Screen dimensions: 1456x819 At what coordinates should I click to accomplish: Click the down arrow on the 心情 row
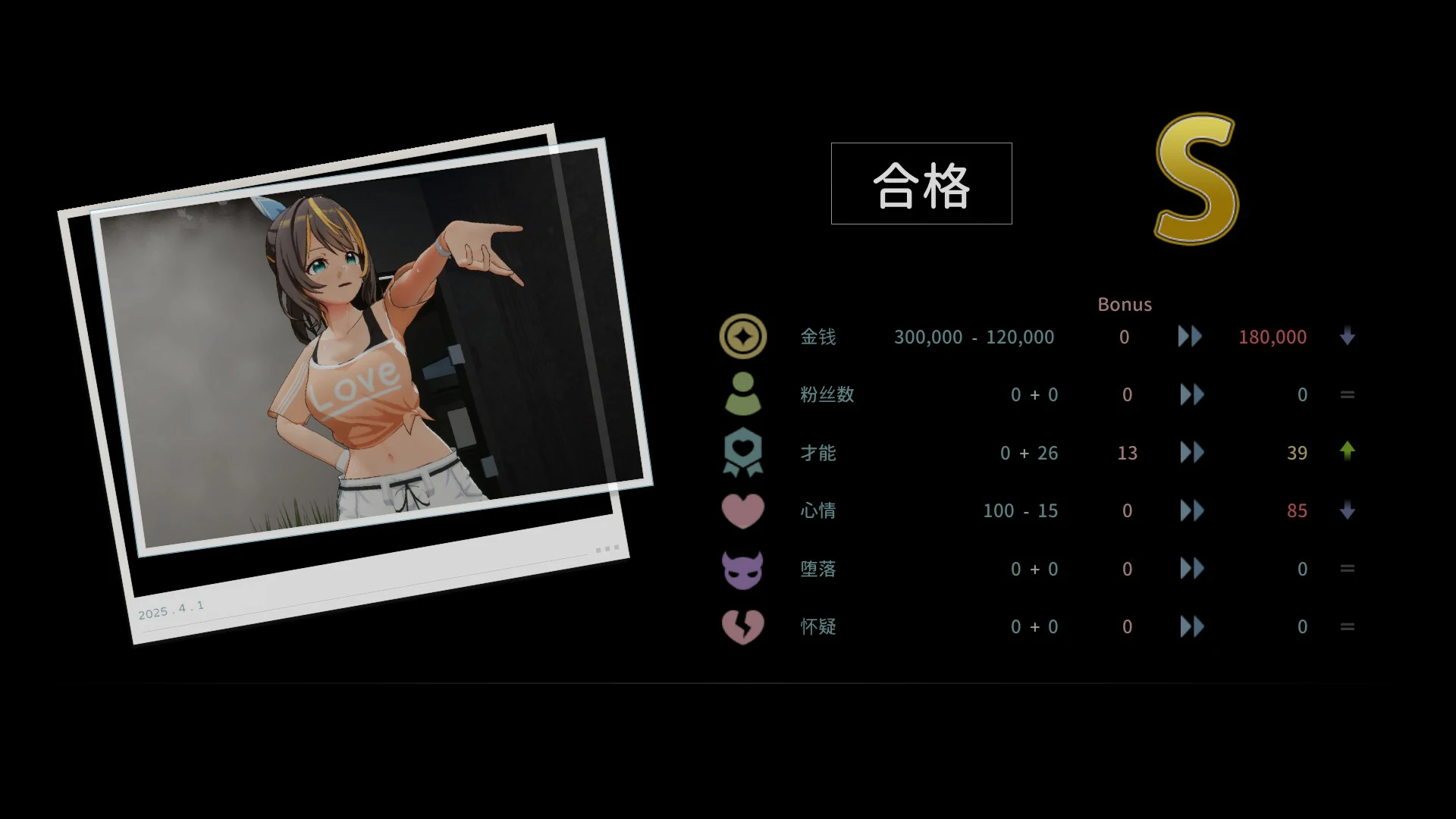tap(1348, 510)
